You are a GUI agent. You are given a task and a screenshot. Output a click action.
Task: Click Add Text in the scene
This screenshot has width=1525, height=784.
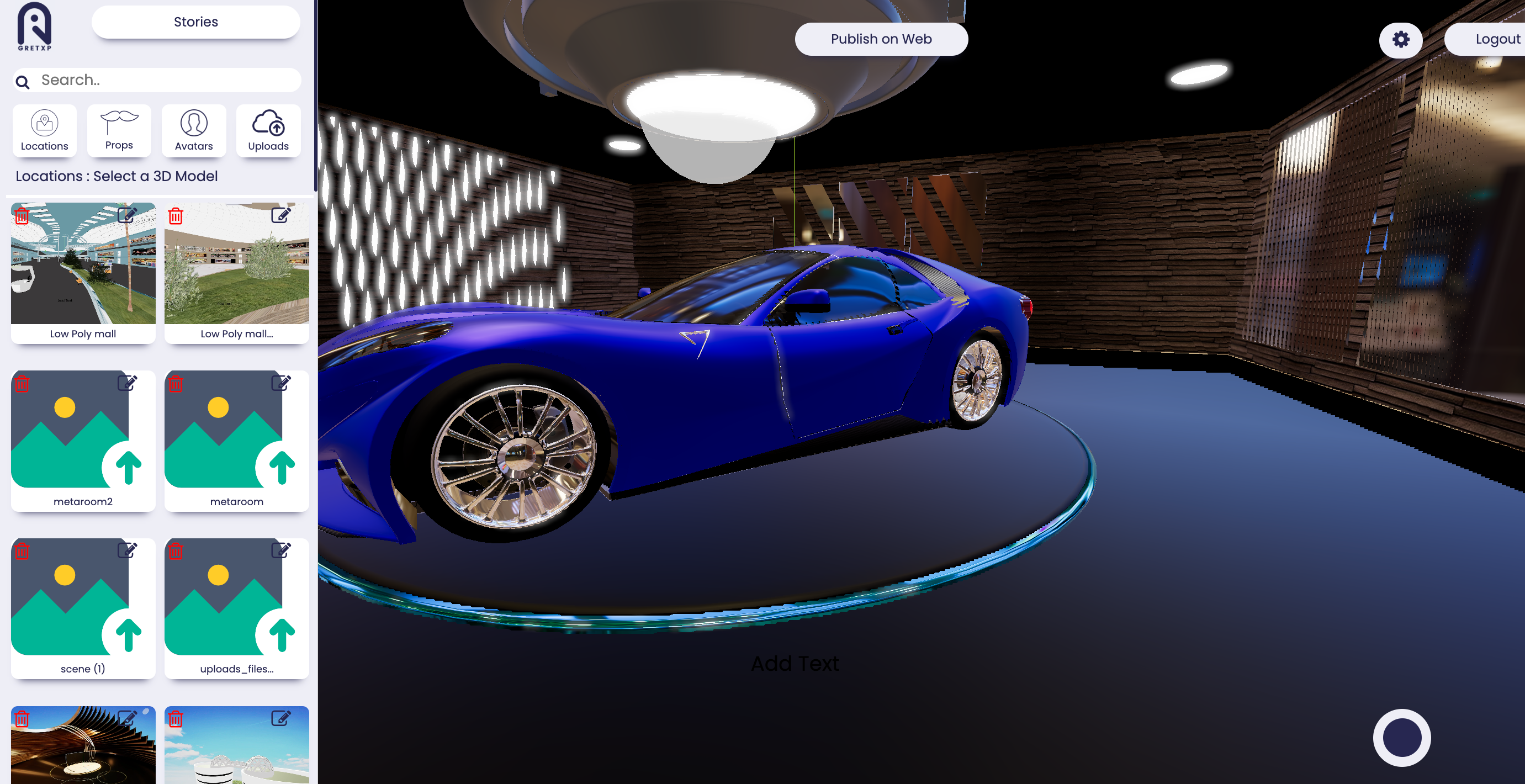point(795,663)
